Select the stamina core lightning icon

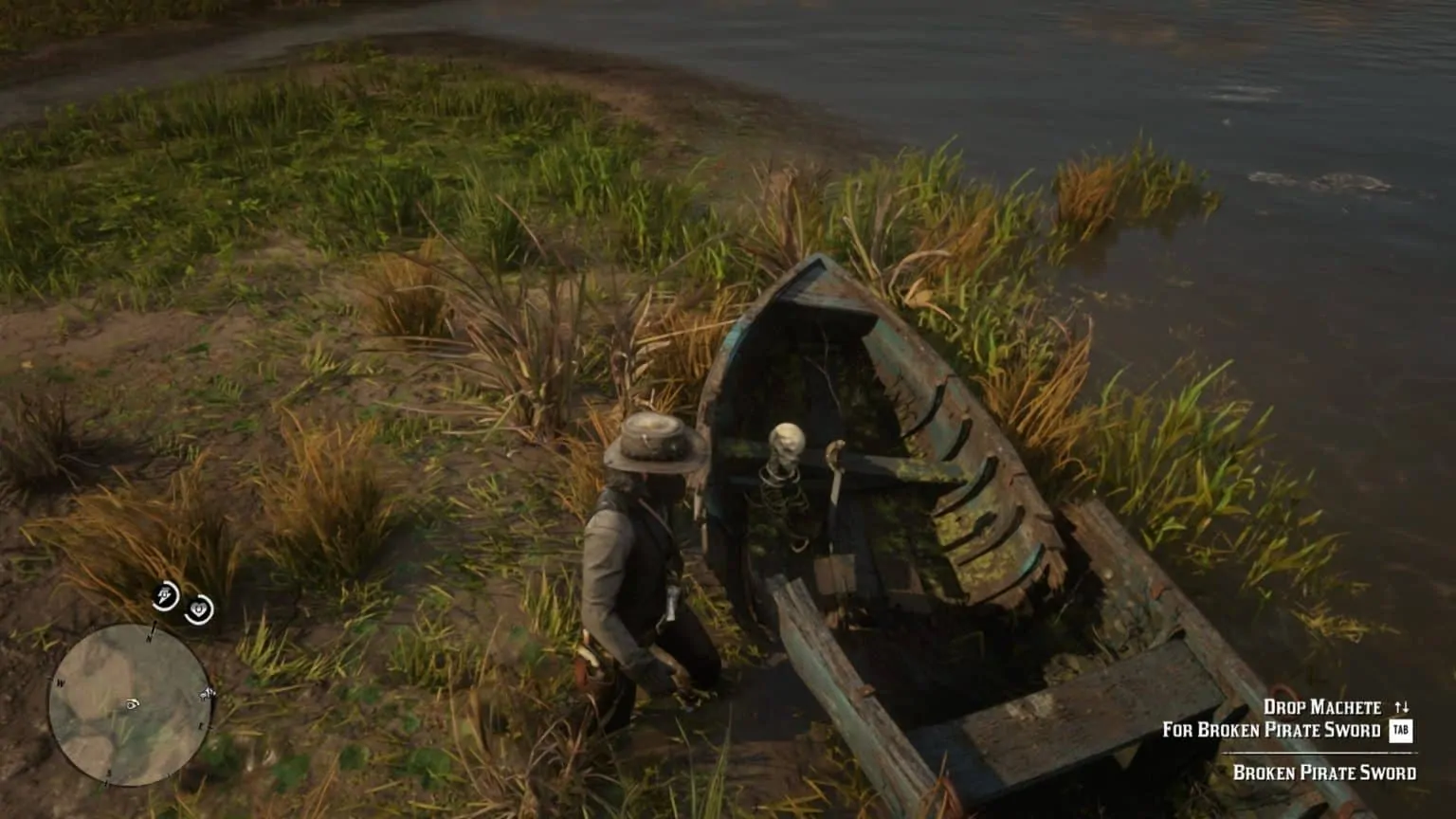[x=164, y=596]
